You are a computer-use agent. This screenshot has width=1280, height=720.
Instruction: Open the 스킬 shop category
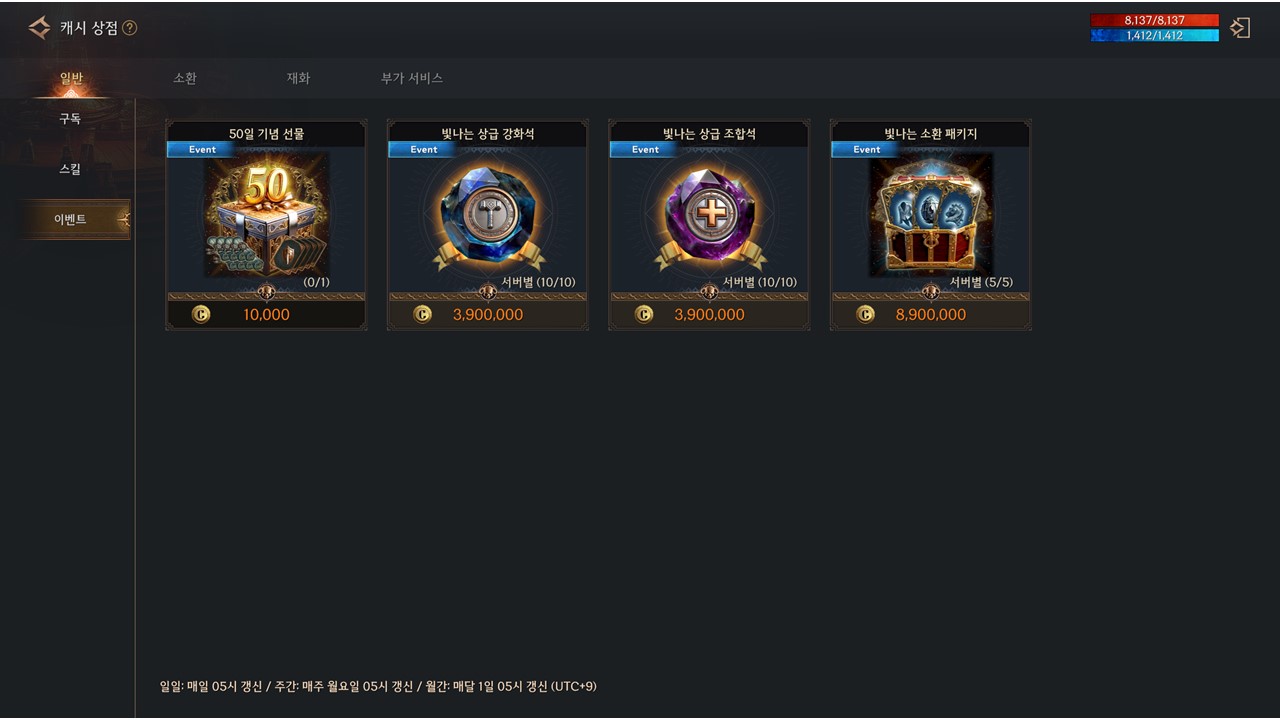click(x=70, y=169)
